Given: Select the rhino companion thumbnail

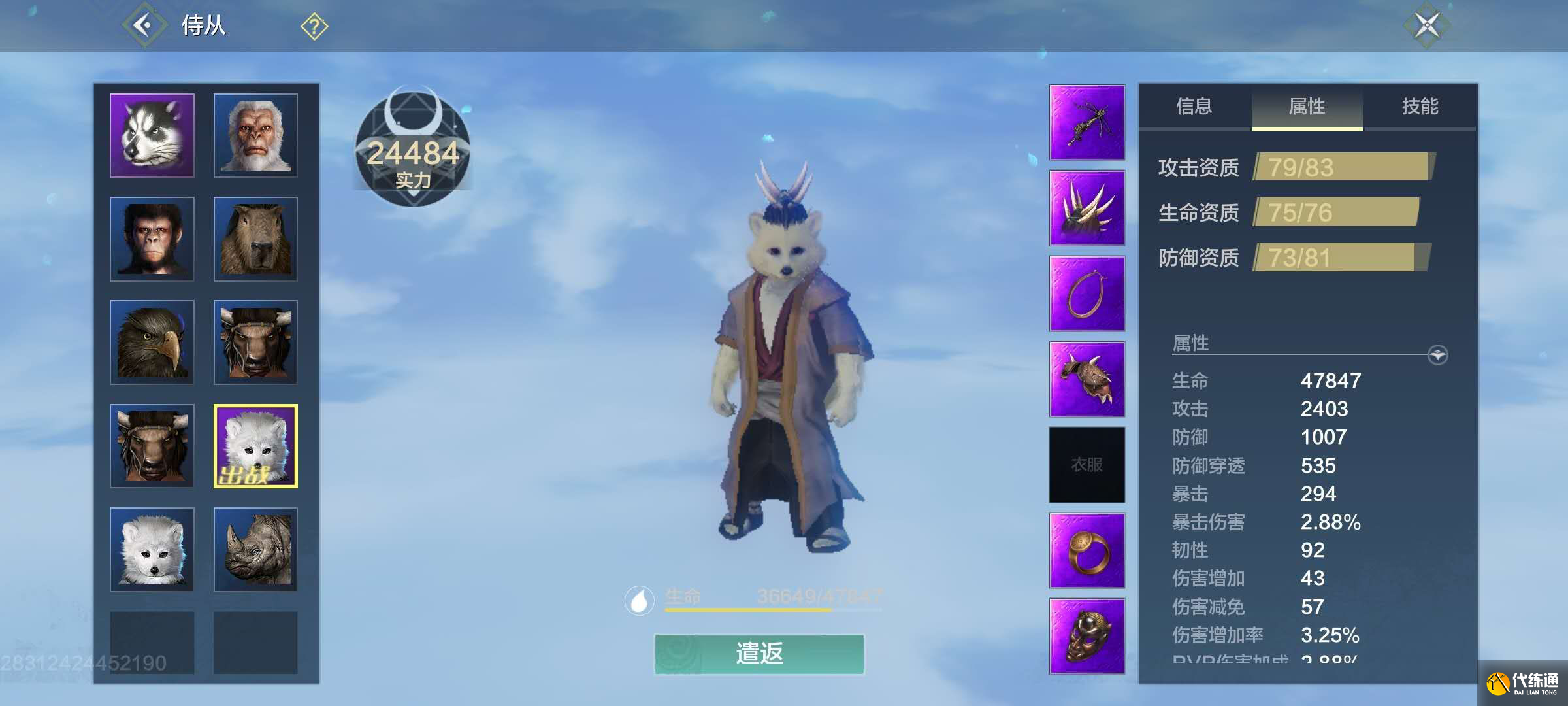Looking at the screenshot, I should tap(255, 550).
